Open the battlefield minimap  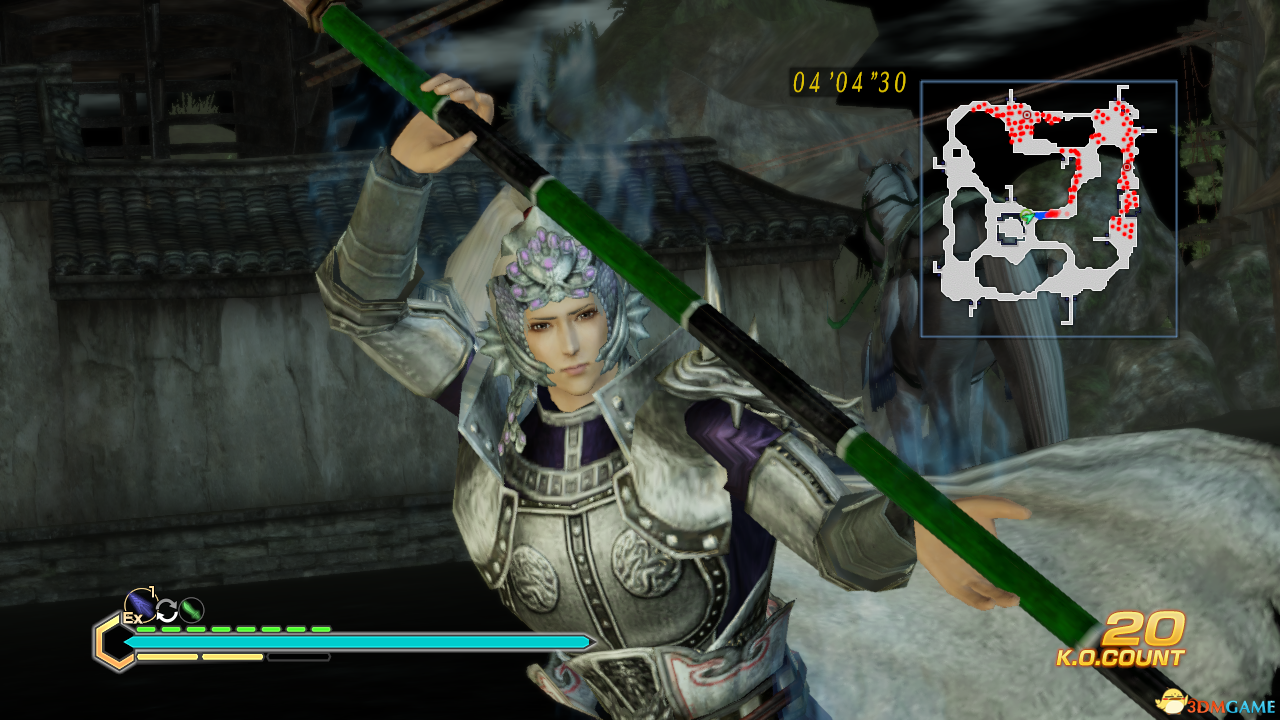[x=1048, y=208]
